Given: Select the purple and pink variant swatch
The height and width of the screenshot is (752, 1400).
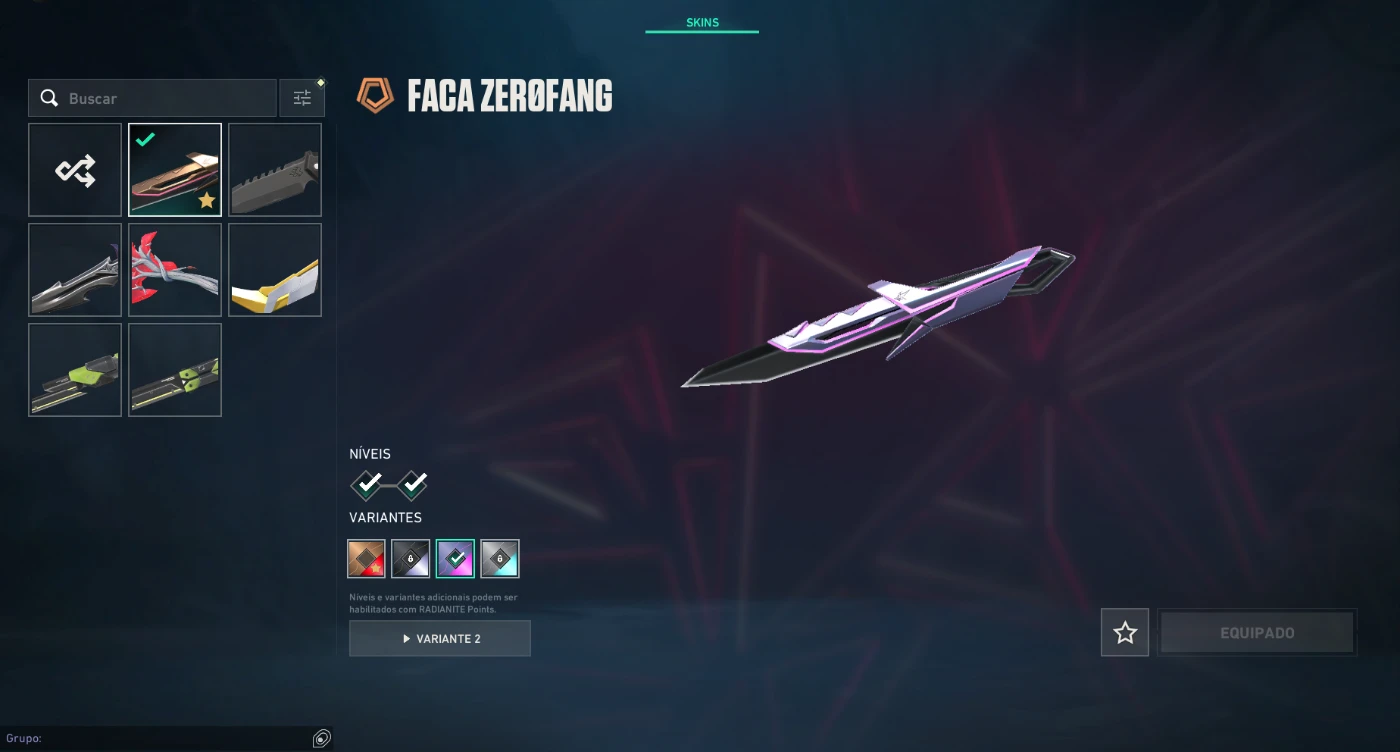Looking at the screenshot, I should [455, 559].
